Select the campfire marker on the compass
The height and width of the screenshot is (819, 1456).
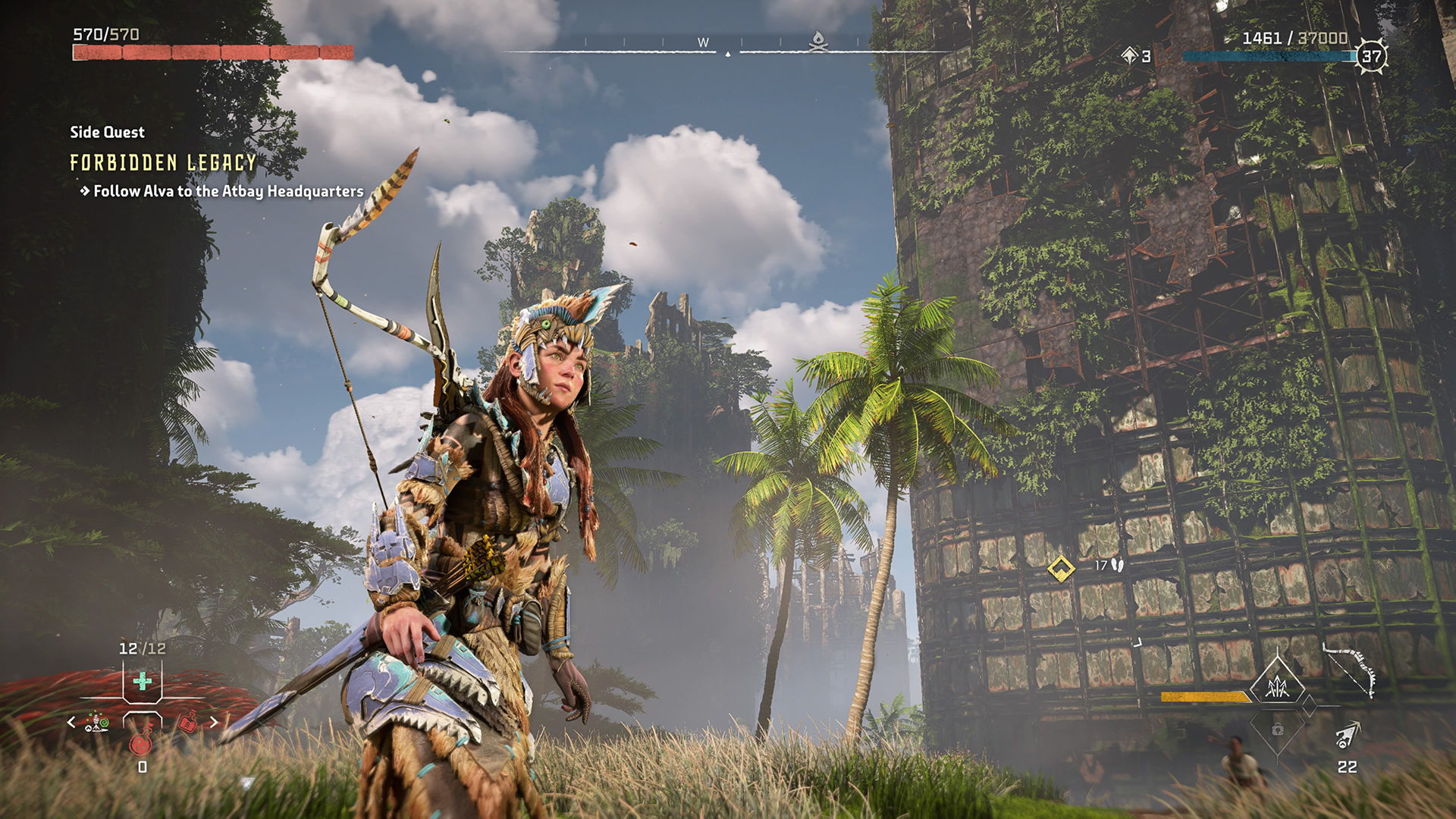817,40
